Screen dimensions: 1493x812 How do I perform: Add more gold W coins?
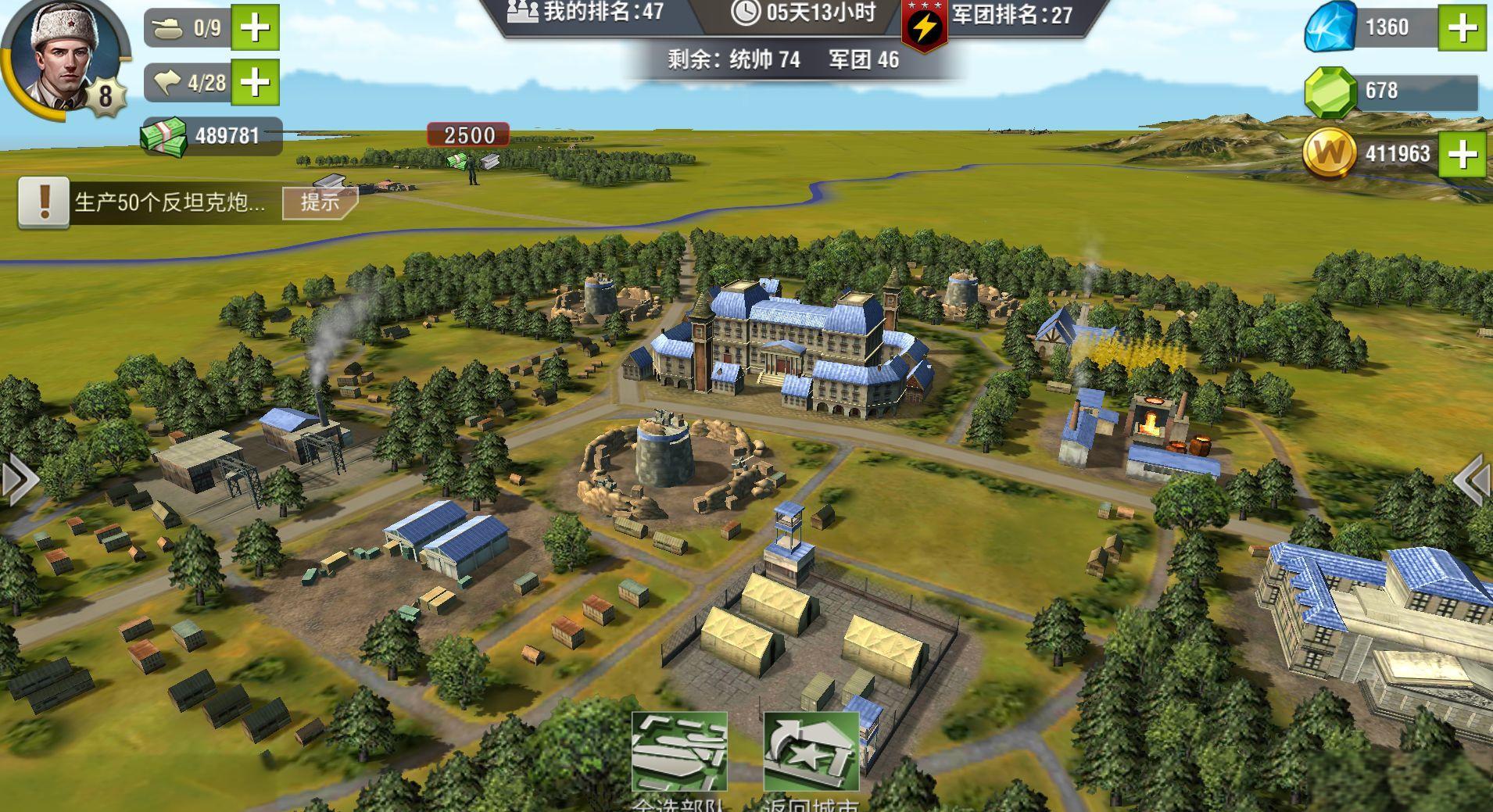tap(1463, 154)
